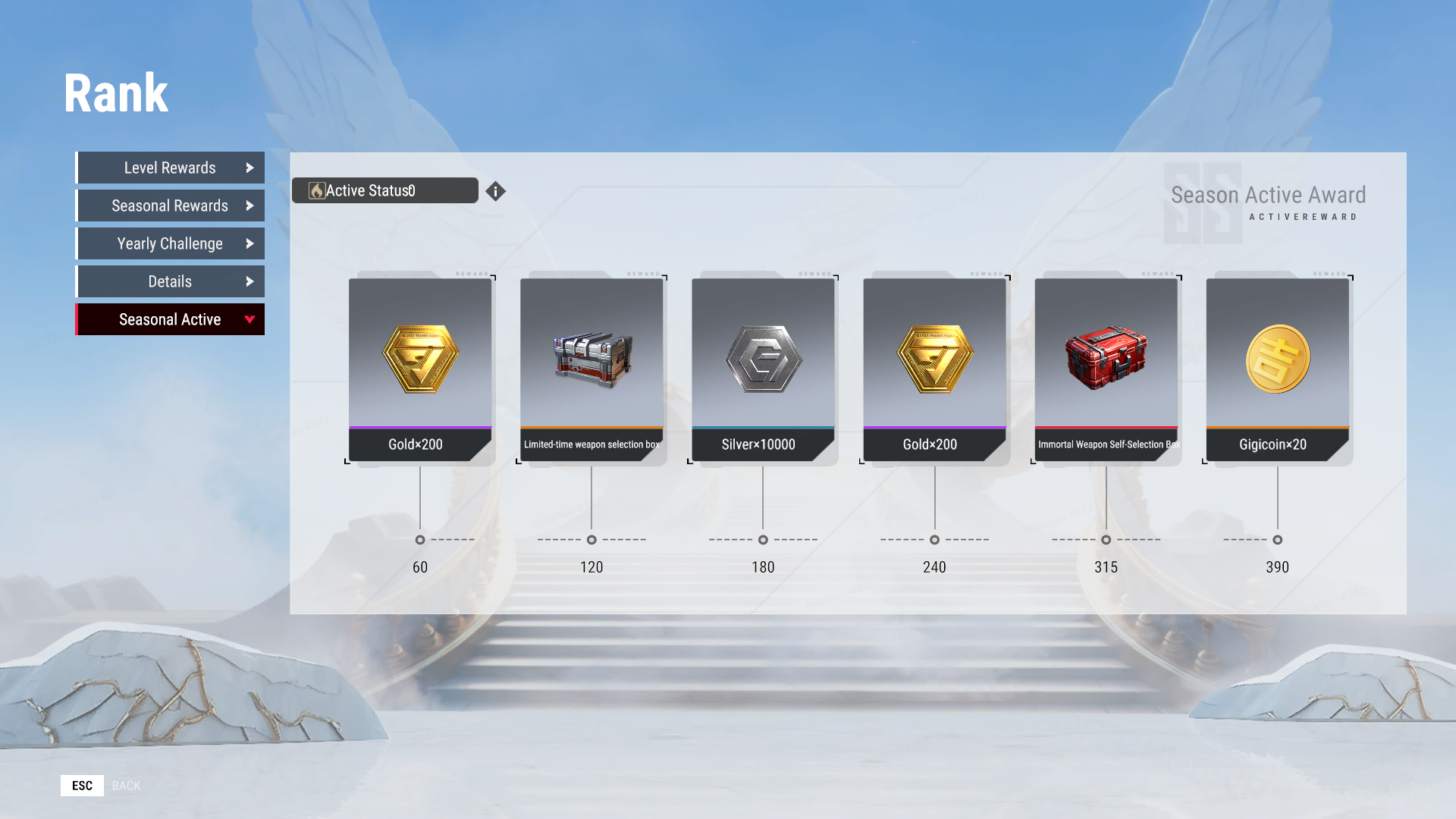The image size is (1456, 819).
Task: Click the progress node at 315 points
Action: coord(1106,540)
